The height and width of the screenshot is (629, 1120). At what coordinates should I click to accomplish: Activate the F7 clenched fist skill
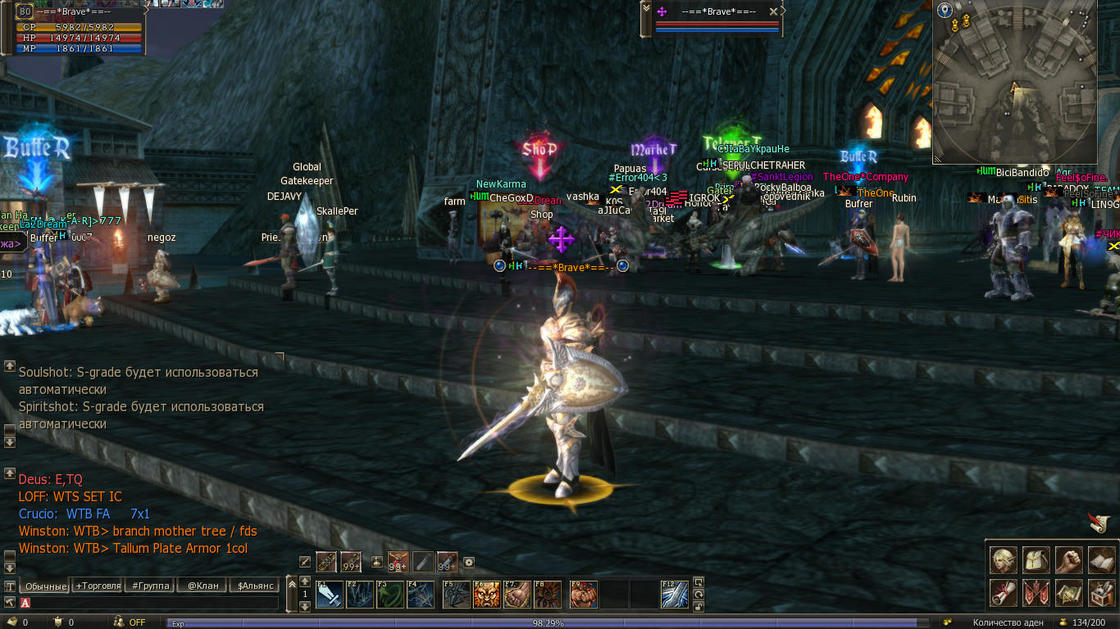pyautogui.click(x=517, y=595)
